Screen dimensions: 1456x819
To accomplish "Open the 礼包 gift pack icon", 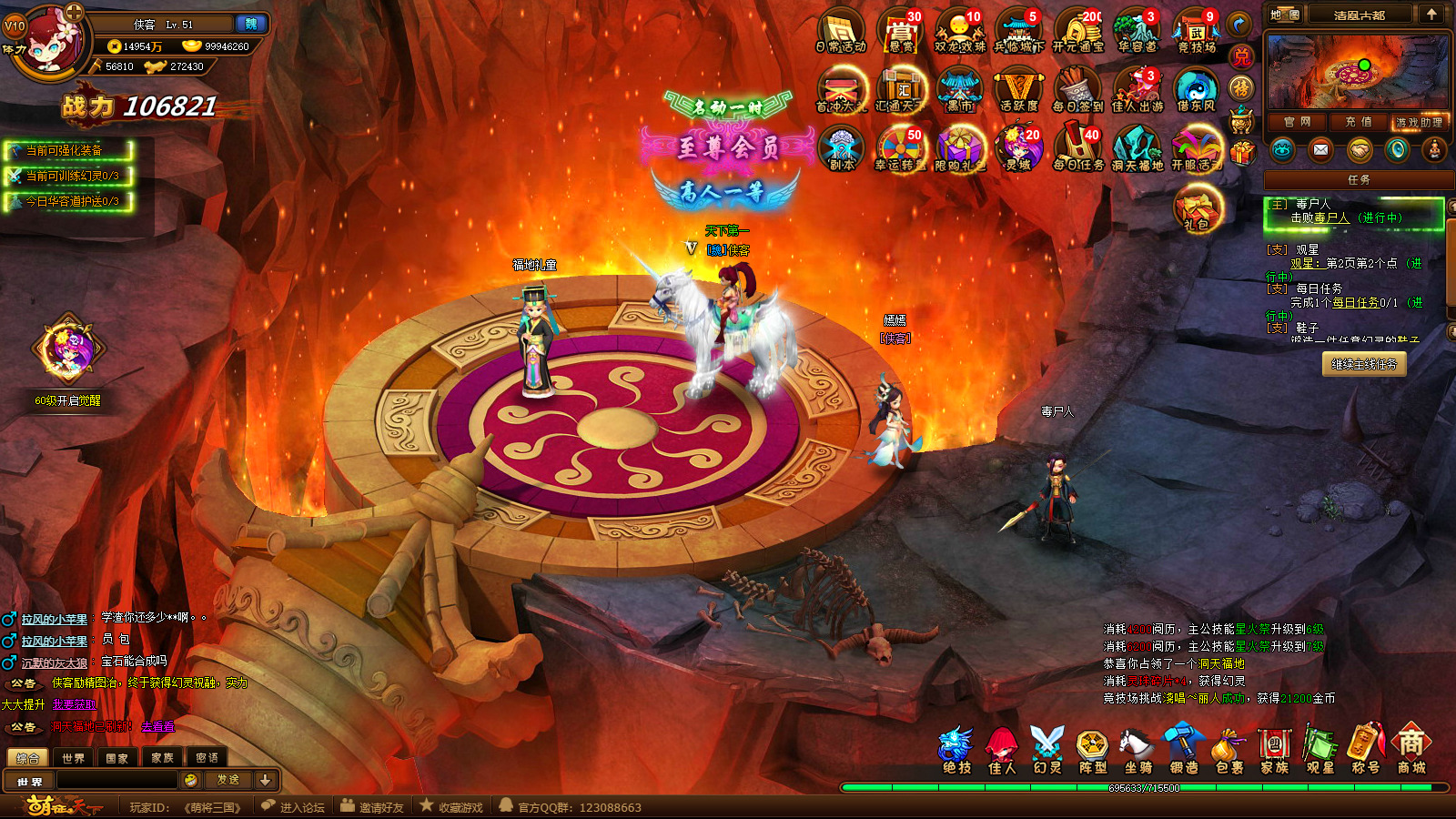I will point(1197,207).
